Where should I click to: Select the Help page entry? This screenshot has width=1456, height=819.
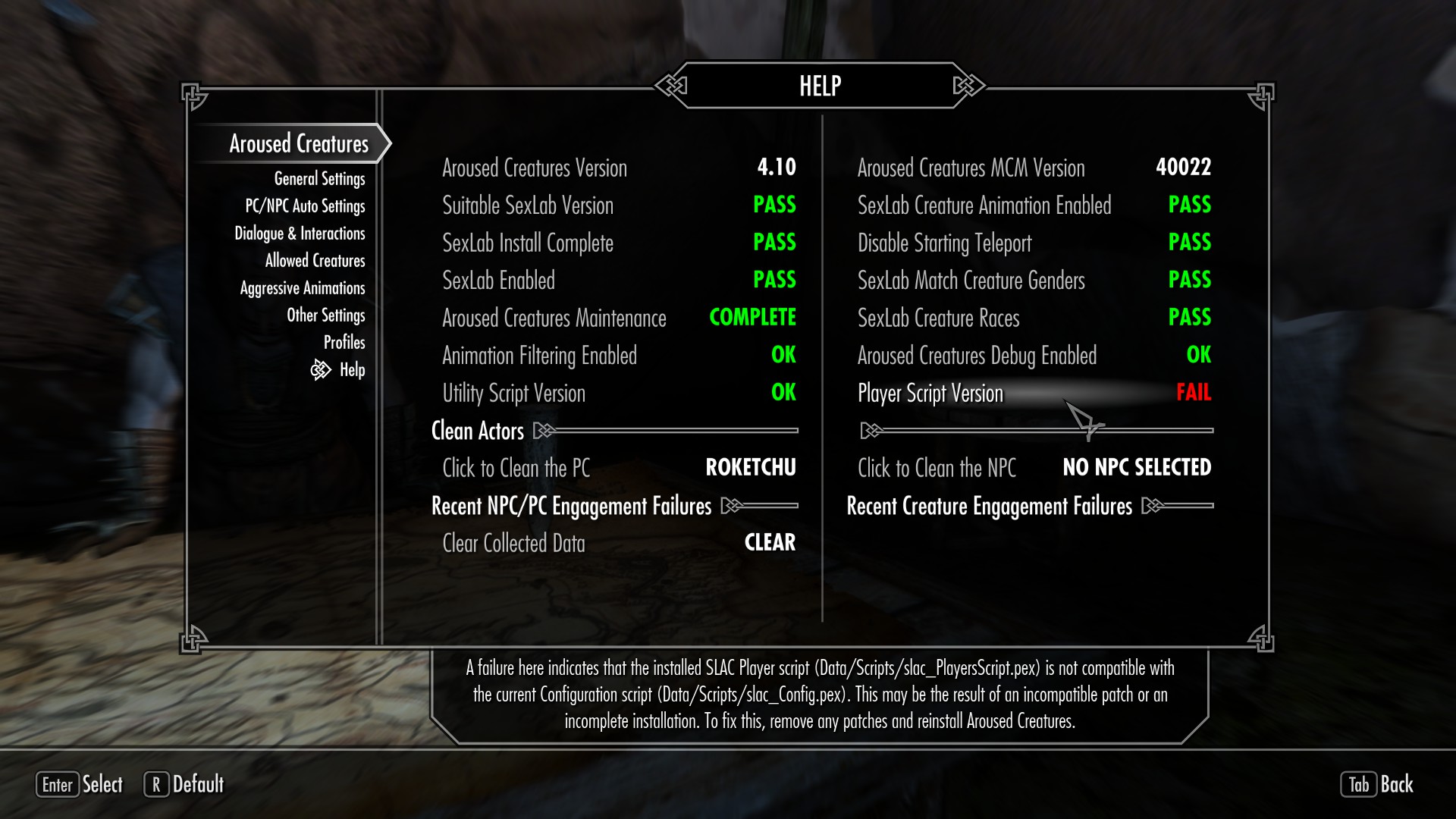[x=352, y=370]
